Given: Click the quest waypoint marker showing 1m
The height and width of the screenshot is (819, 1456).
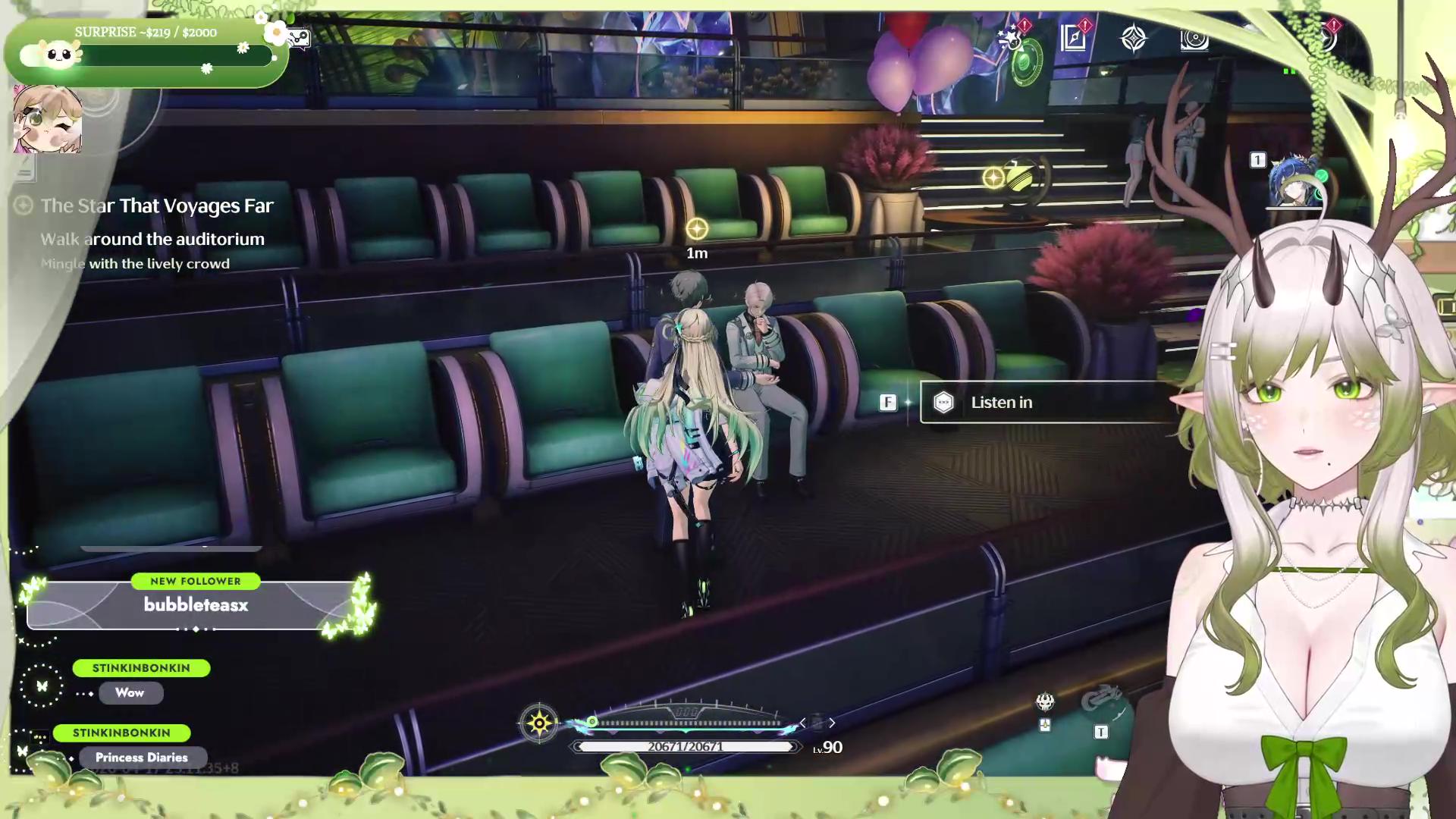Looking at the screenshot, I should tap(697, 229).
